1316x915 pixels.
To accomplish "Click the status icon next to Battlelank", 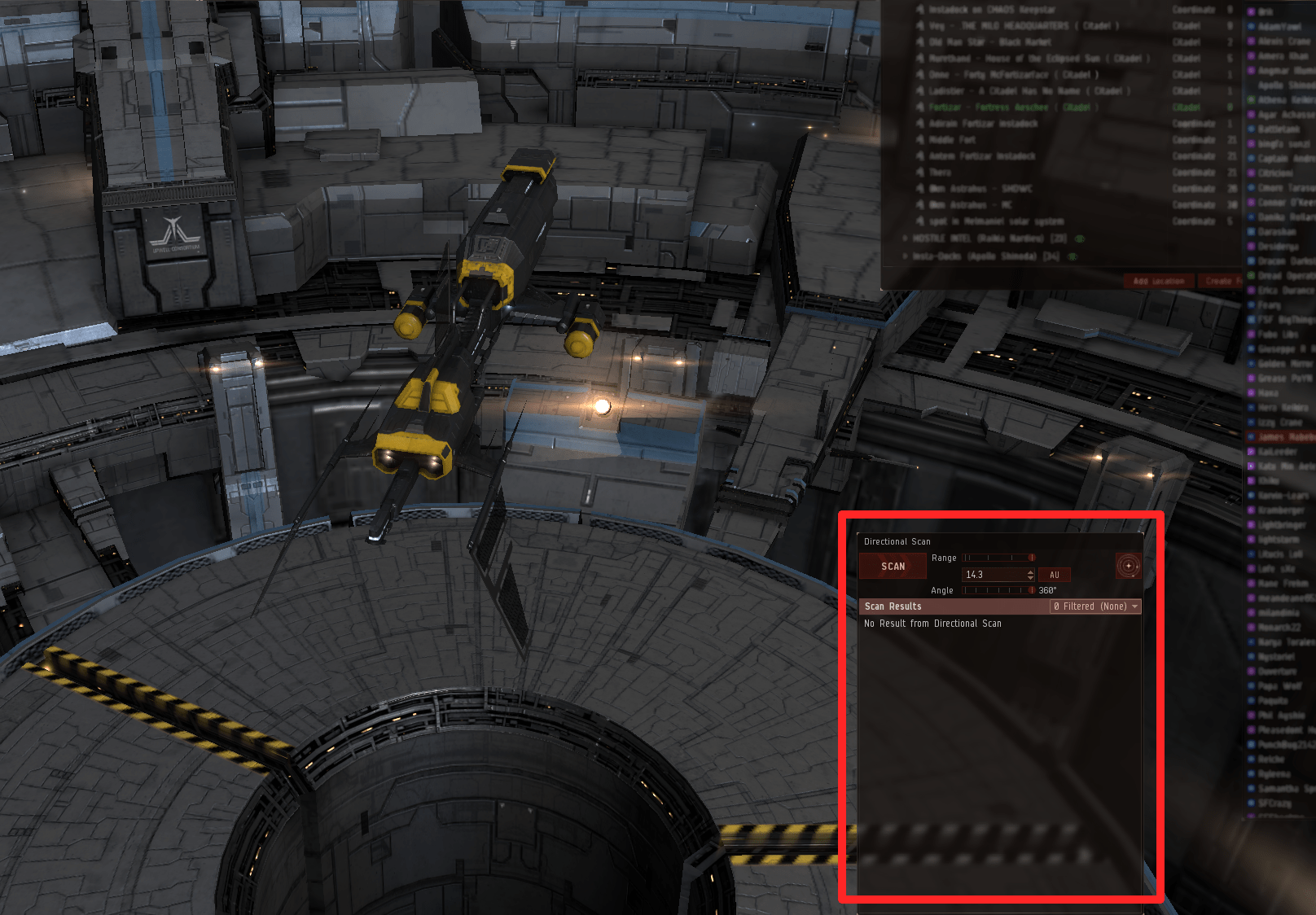I will (1251, 129).
